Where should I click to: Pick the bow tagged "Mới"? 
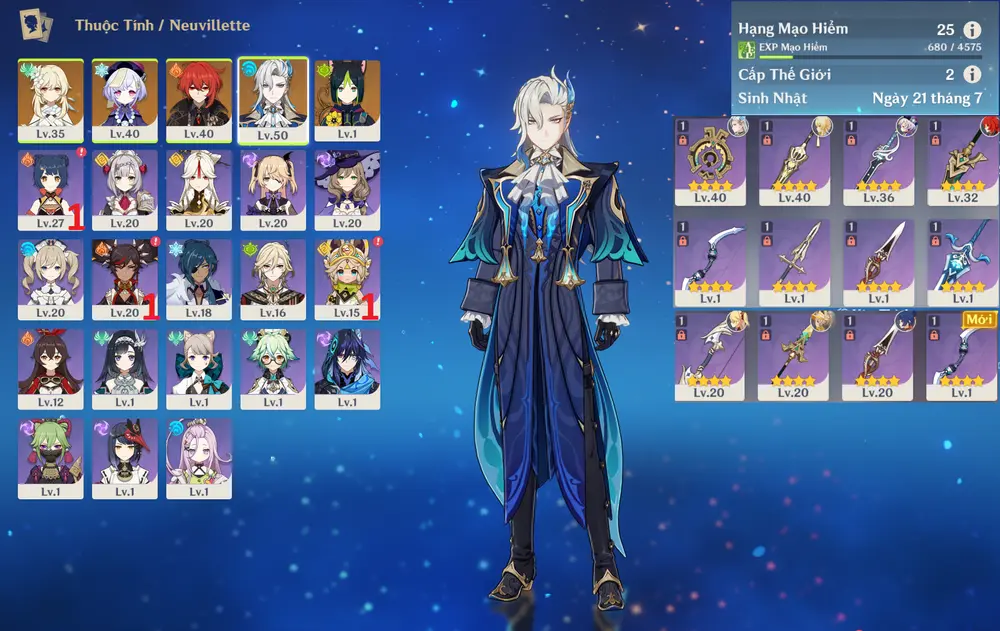click(x=962, y=357)
